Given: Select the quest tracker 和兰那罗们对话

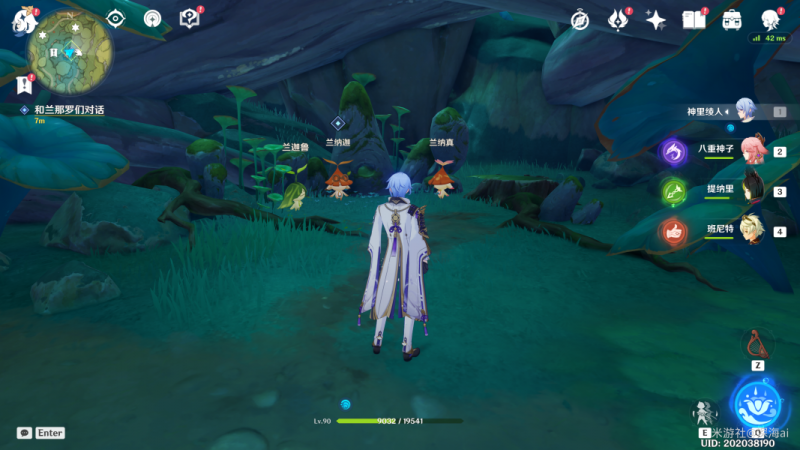Looking at the screenshot, I should (68, 109).
